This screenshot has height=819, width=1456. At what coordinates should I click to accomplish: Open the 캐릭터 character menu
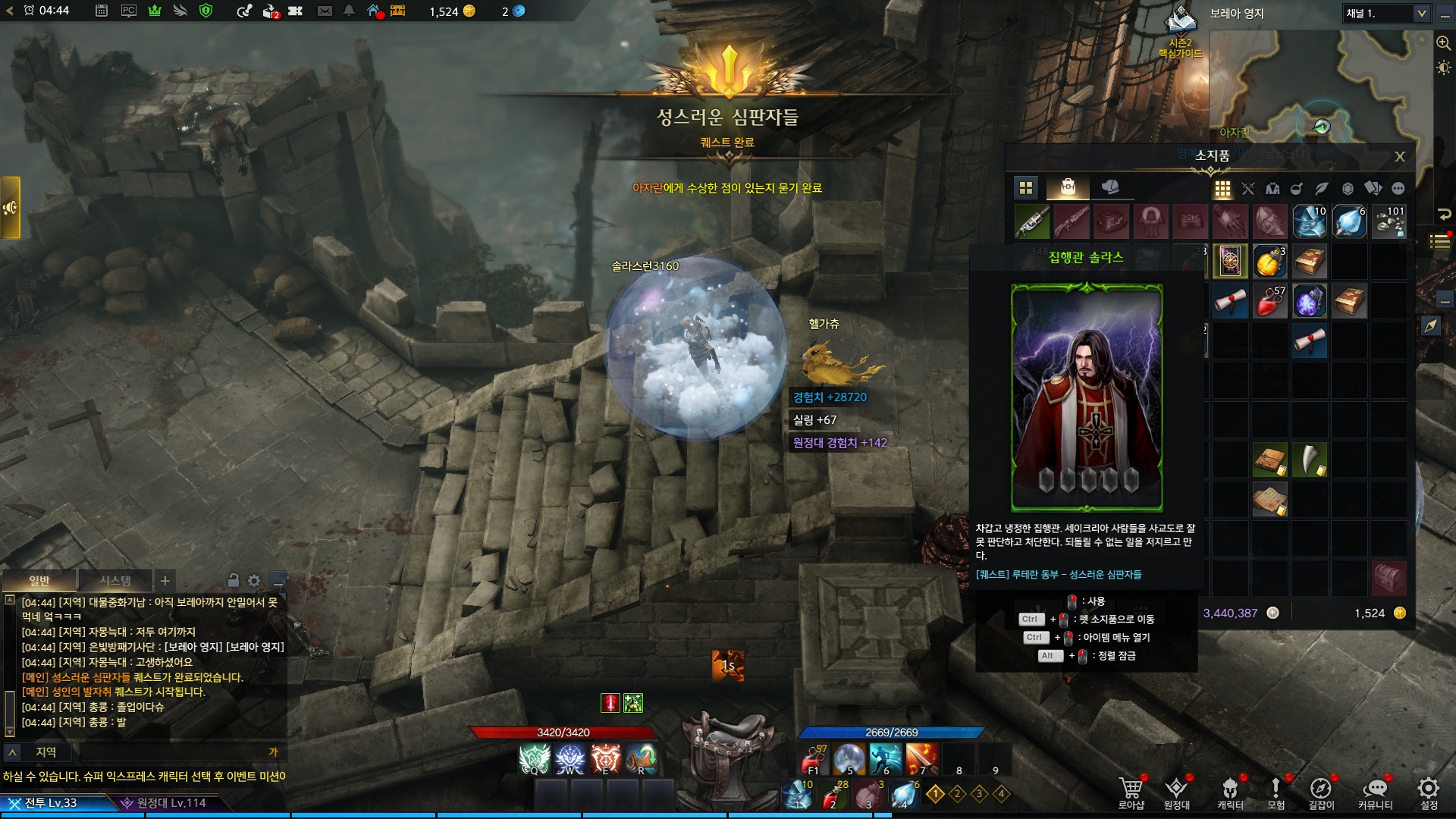coord(1230,792)
